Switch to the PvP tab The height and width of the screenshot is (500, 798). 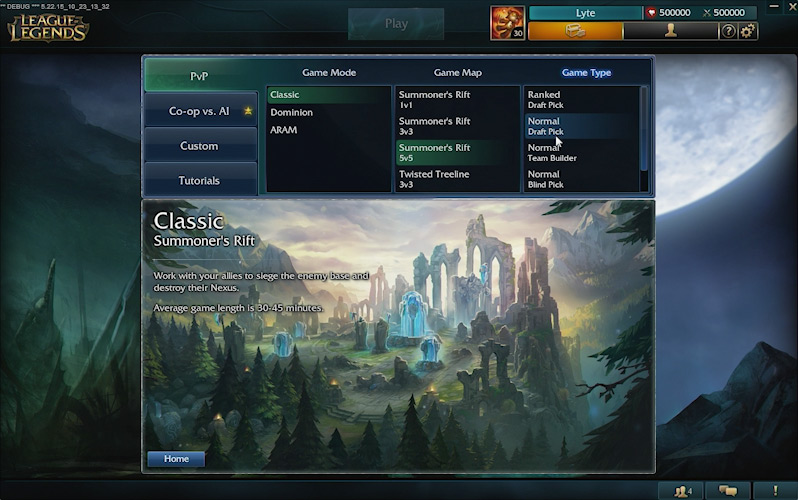200,76
